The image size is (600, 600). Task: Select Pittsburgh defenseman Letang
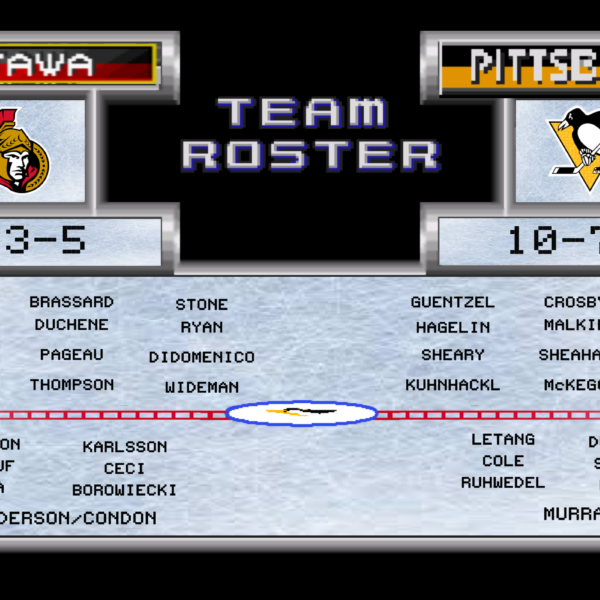point(503,439)
